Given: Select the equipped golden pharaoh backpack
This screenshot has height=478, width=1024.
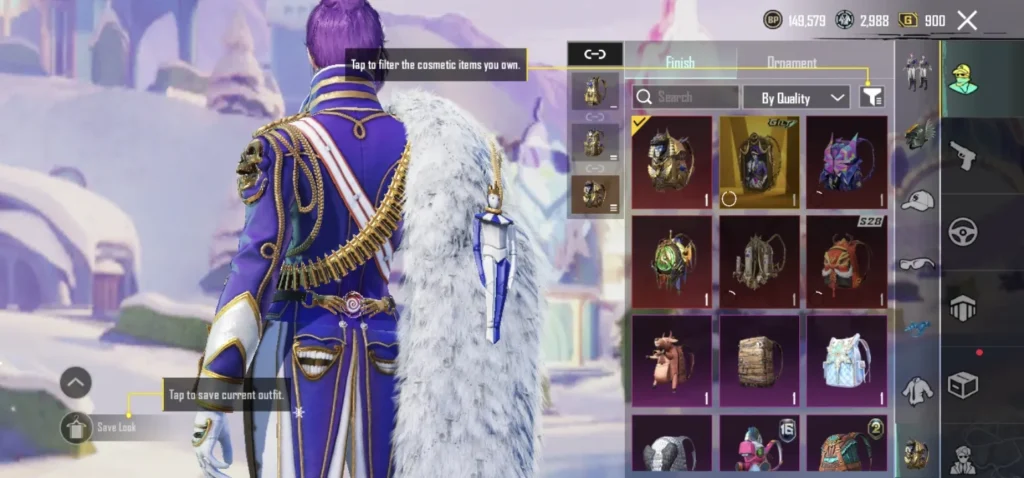Looking at the screenshot, I should click(x=671, y=161).
